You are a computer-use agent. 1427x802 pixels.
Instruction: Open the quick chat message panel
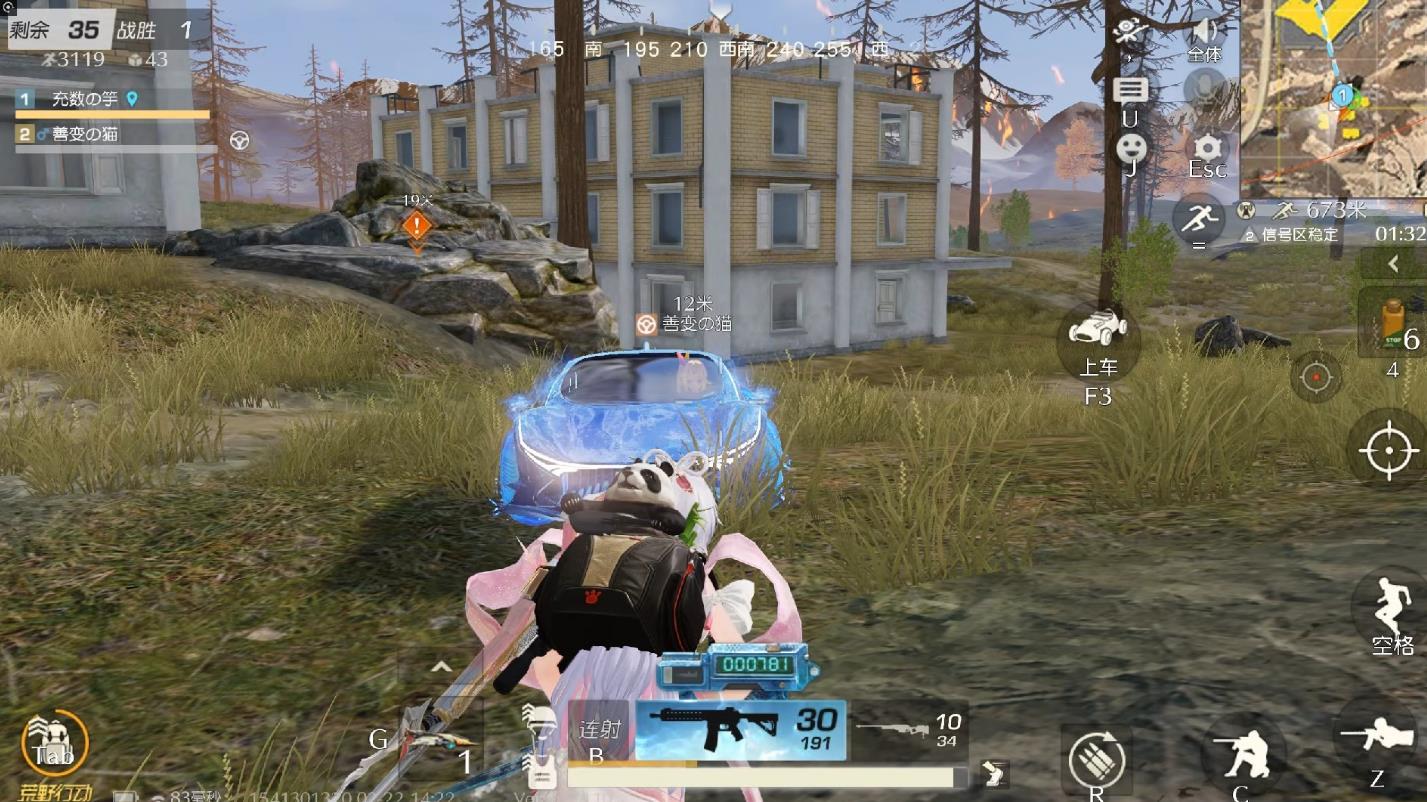click(x=1130, y=92)
